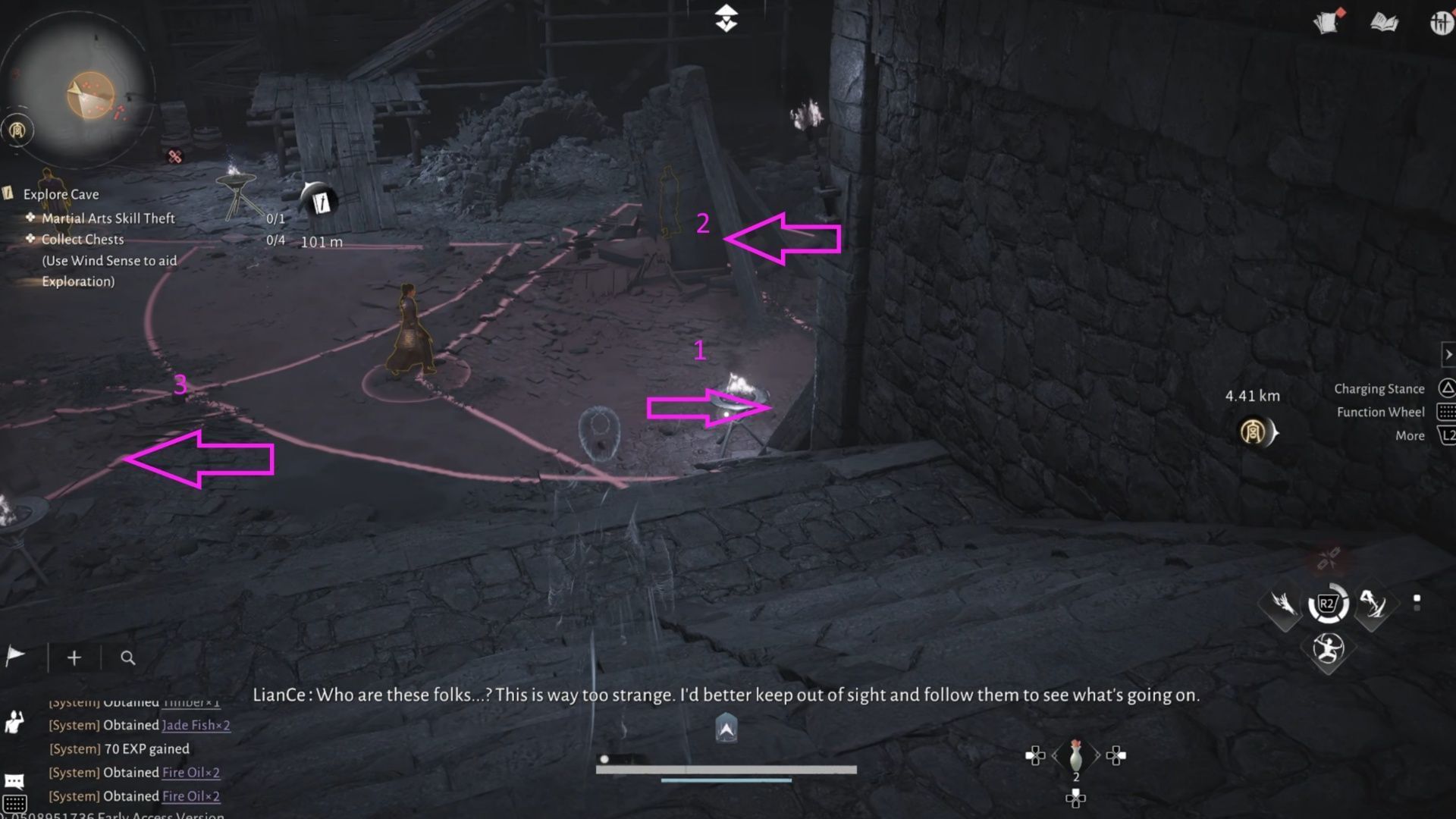The height and width of the screenshot is (819, 1456).
Task: Toggle the Martial Arts Skill Theft objective marker
Action: 29,218
